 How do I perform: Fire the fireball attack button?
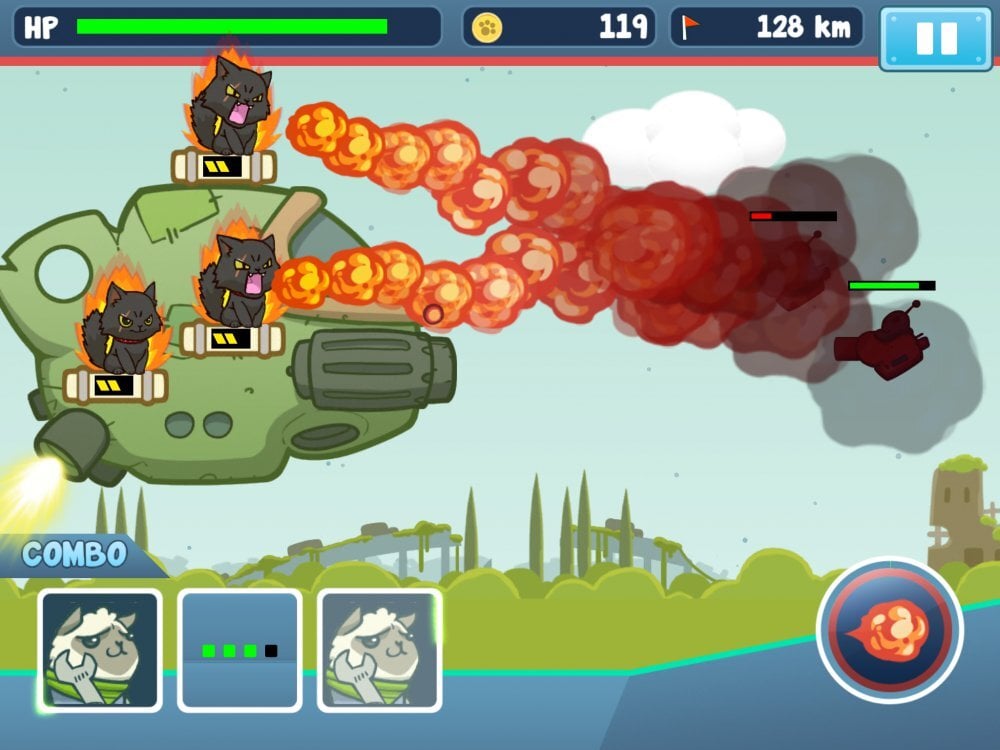point(889,631)
